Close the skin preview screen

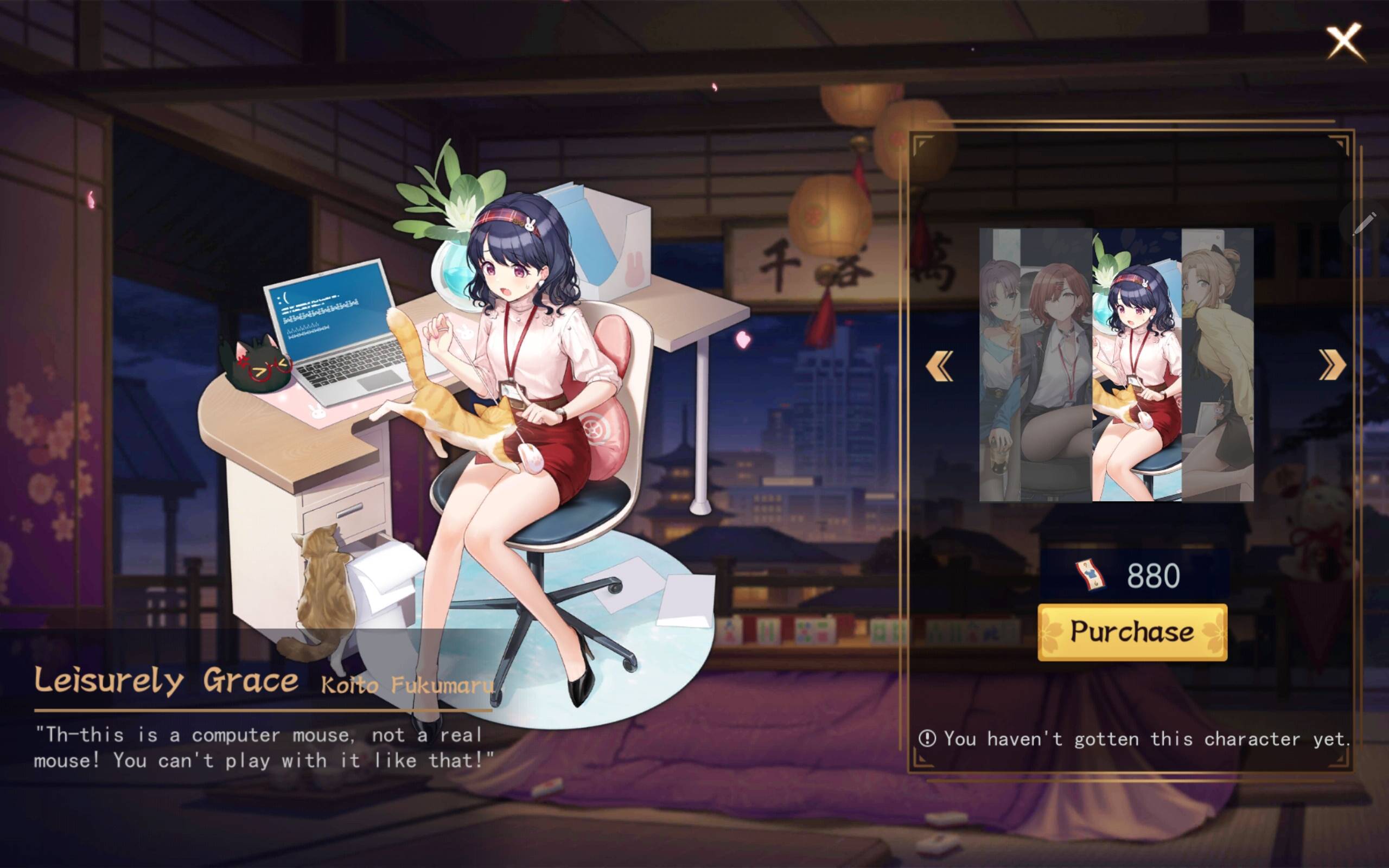(1344, 41)
